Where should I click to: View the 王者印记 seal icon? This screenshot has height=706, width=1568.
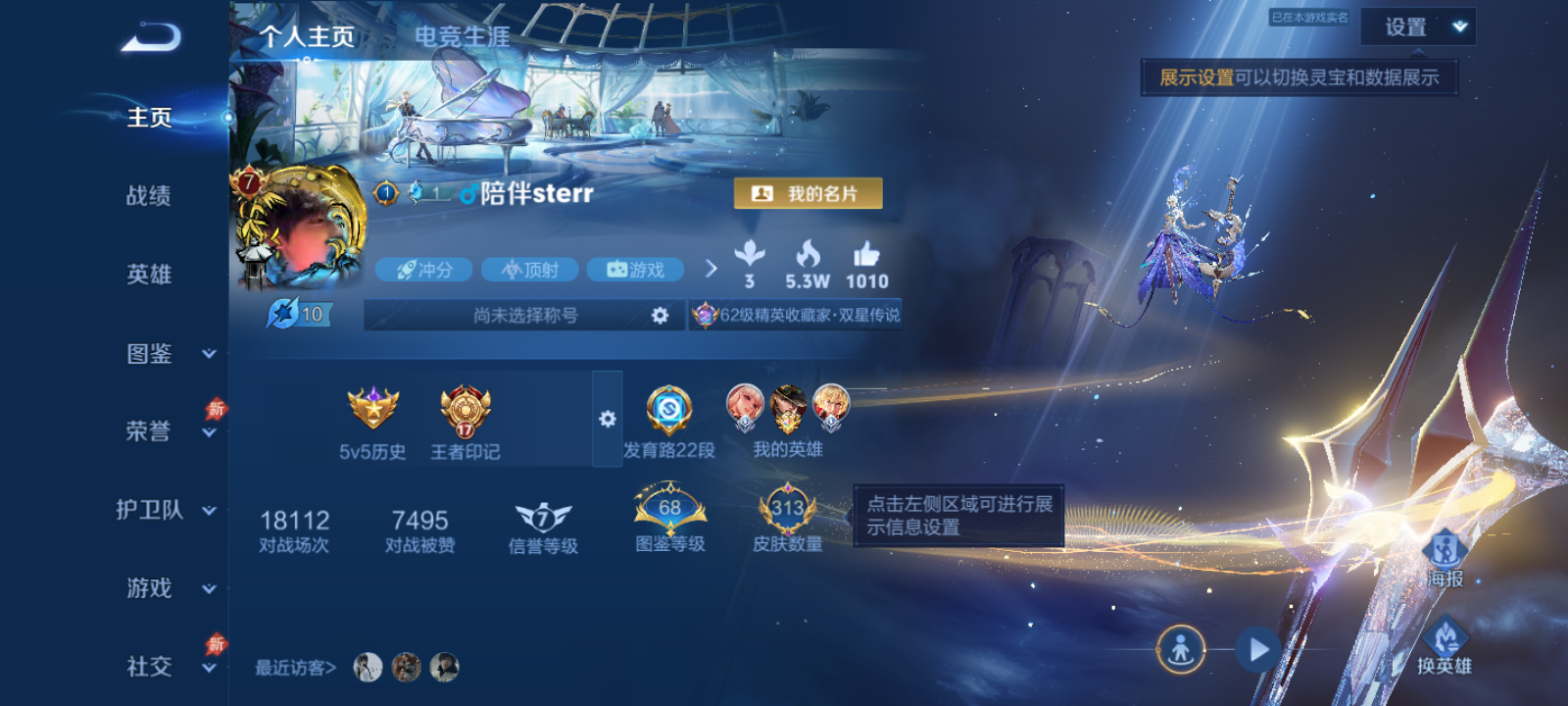[465, 412]
